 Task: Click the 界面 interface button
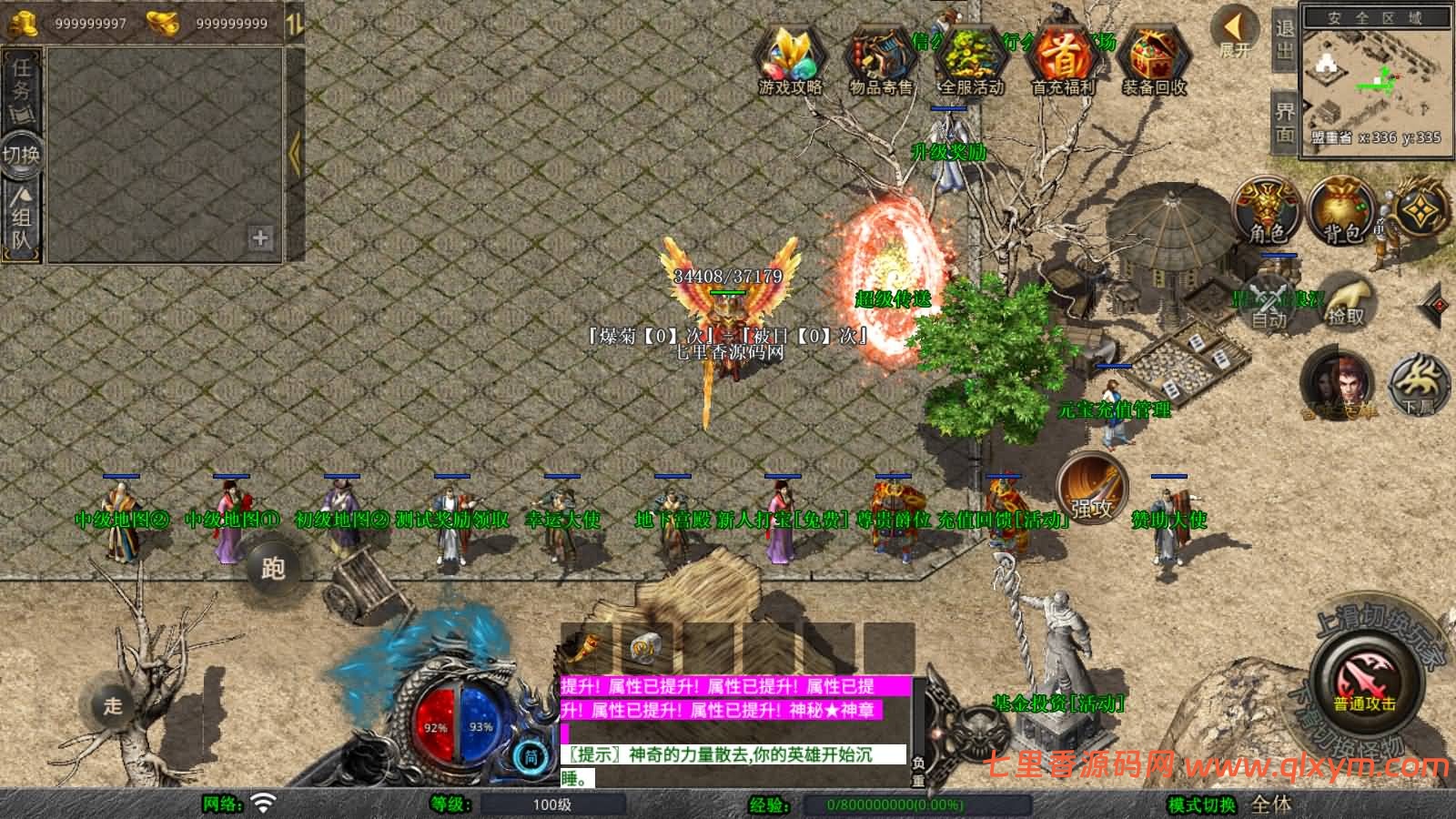(x=1284, y=123)
